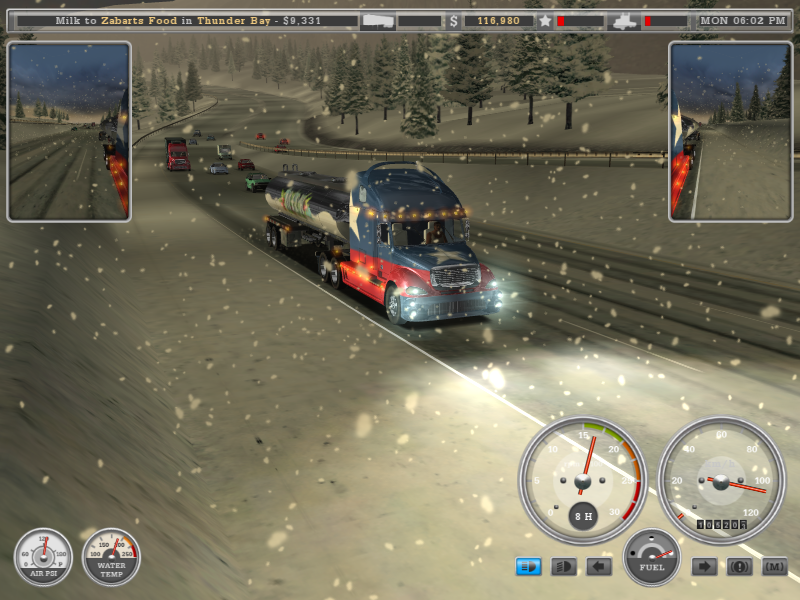Open the Milk delivery job banner
The width and height of the screenshot is (800, 600).
coord(188,20)
